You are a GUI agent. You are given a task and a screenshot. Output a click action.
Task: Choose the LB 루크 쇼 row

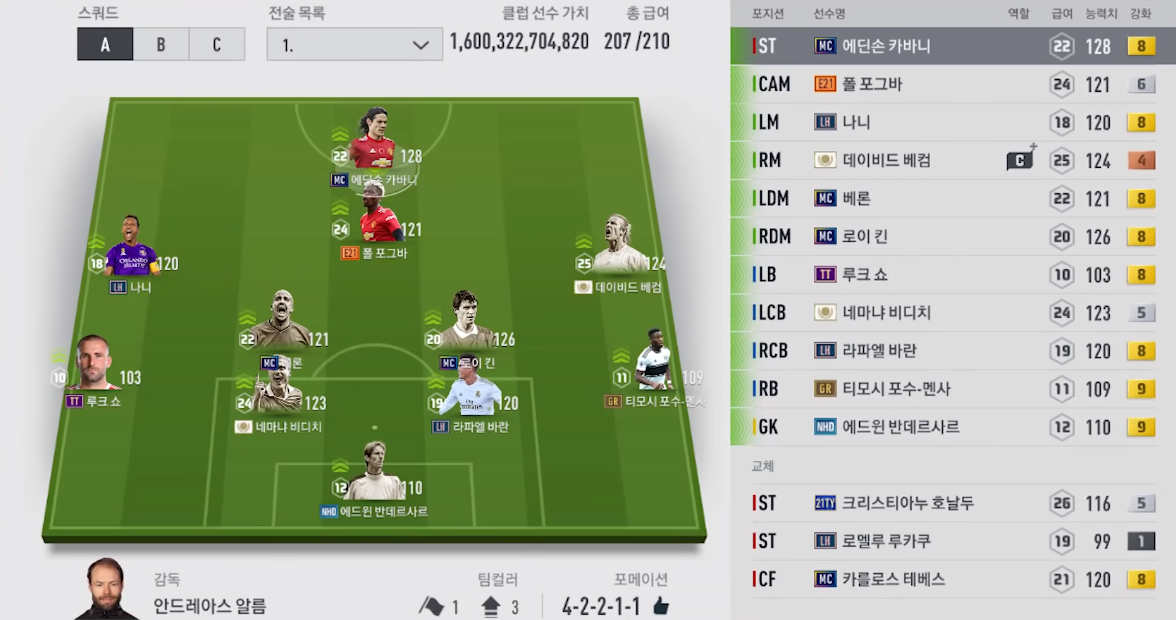[952, 274]
